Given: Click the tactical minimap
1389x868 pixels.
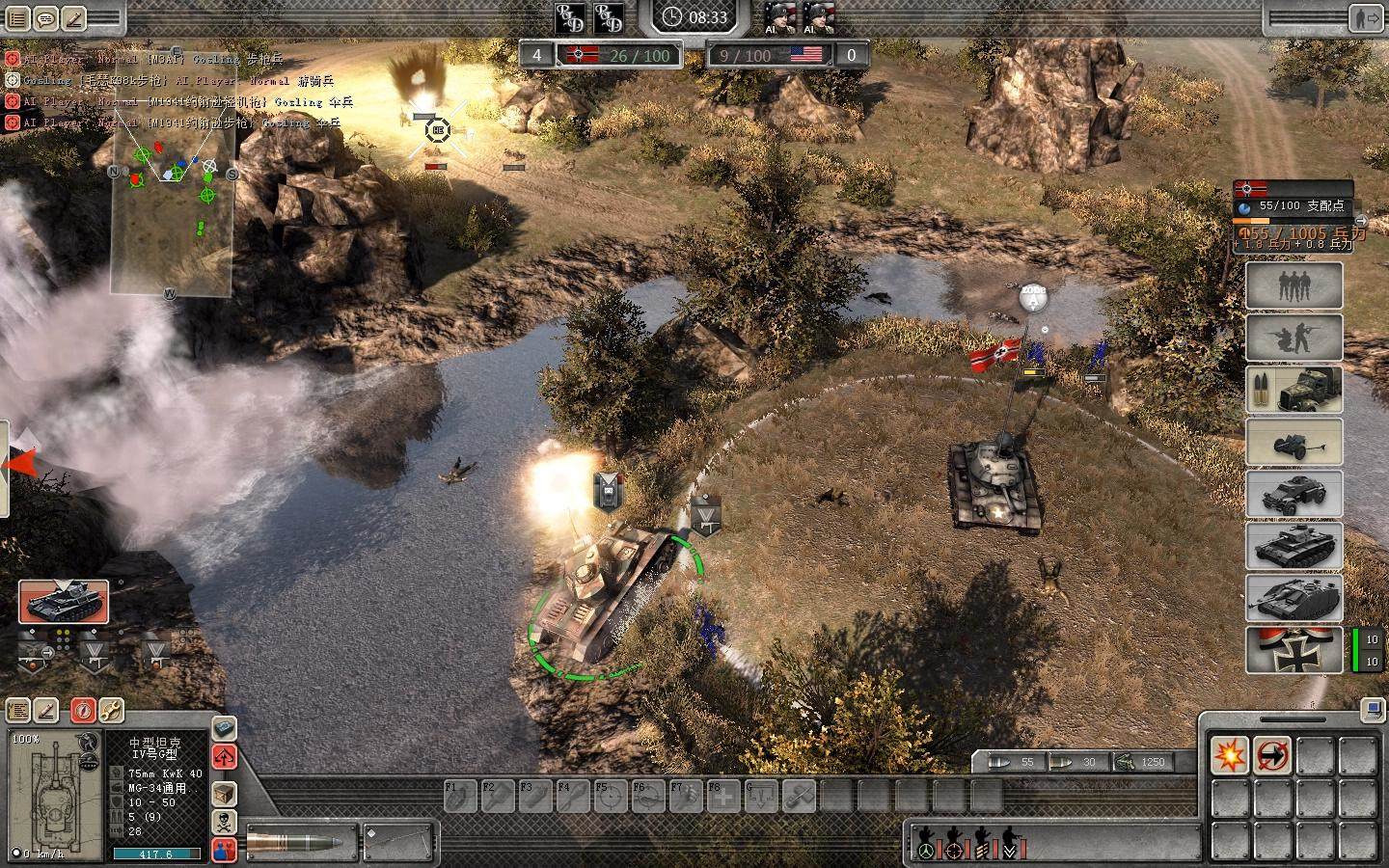Looking at the screenshot, I should [x=172, y=212].
